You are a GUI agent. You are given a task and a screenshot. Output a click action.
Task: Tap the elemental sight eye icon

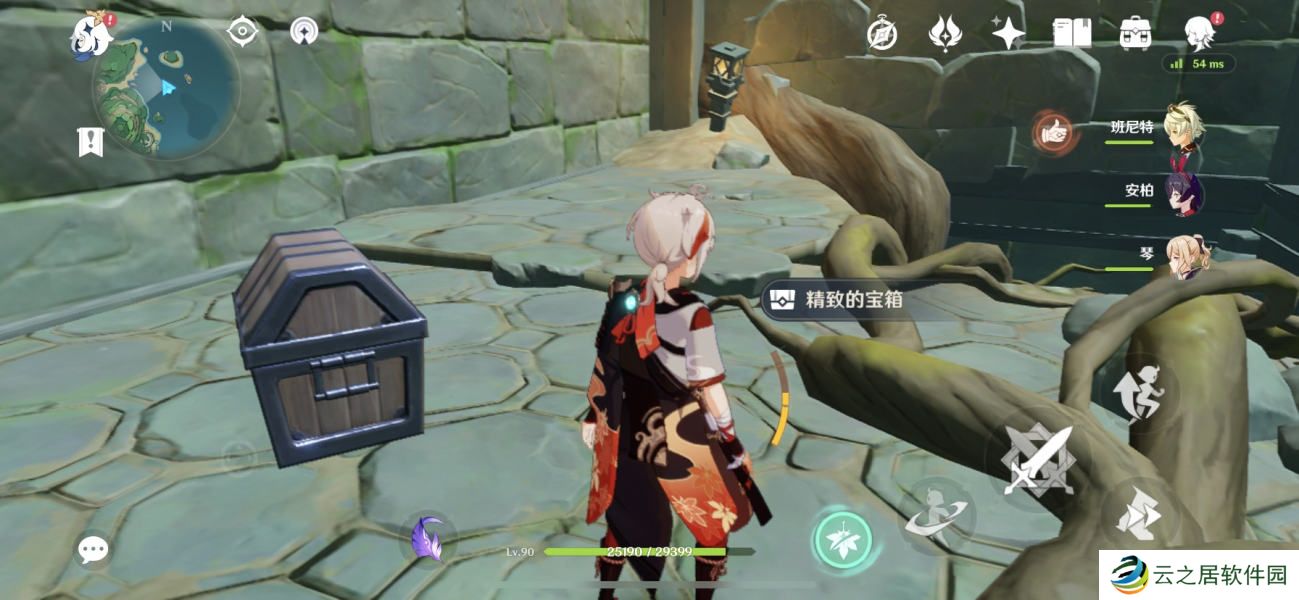tap(243, 31)
